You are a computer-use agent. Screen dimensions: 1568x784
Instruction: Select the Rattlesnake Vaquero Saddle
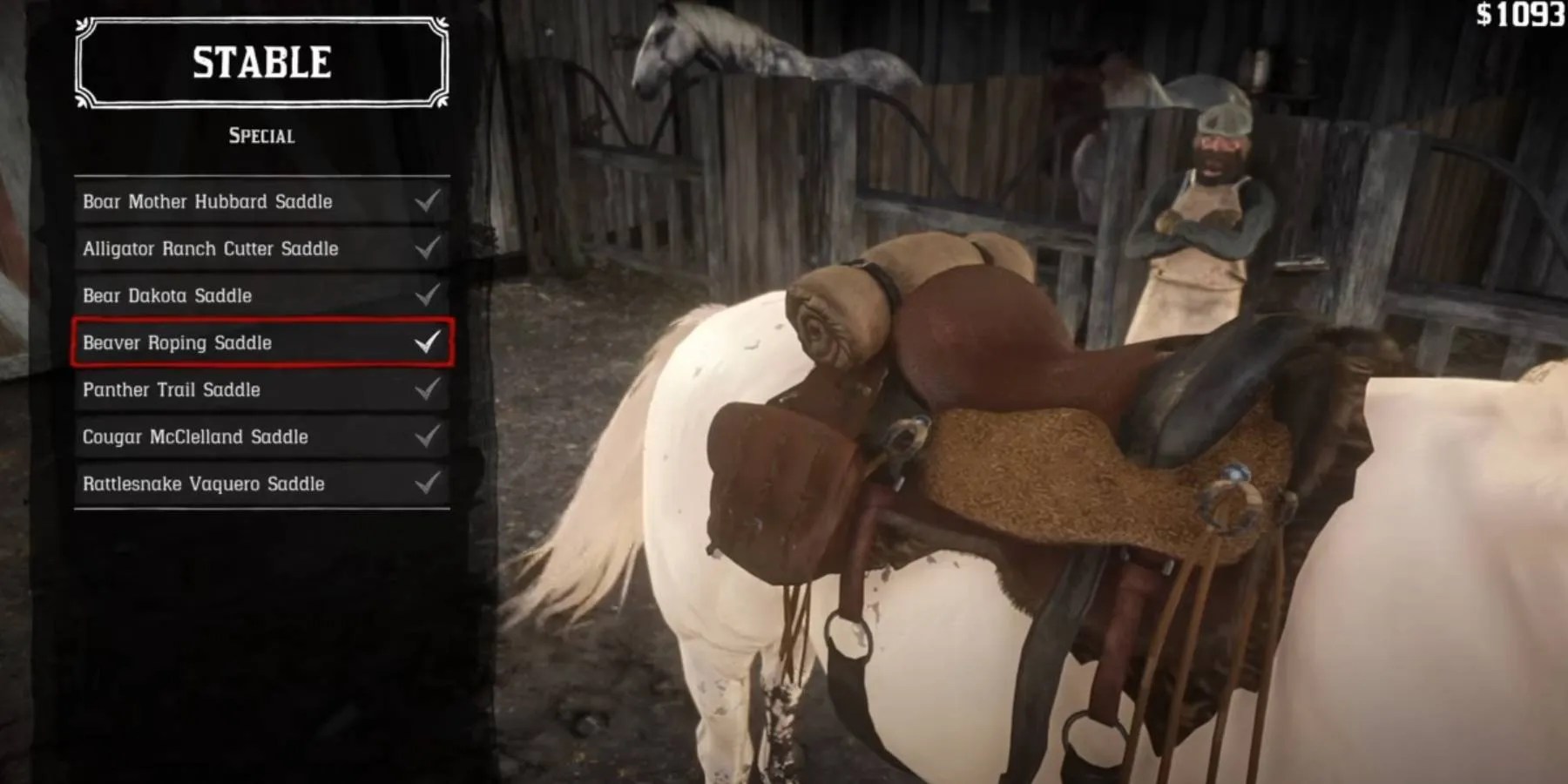(204, 484)
